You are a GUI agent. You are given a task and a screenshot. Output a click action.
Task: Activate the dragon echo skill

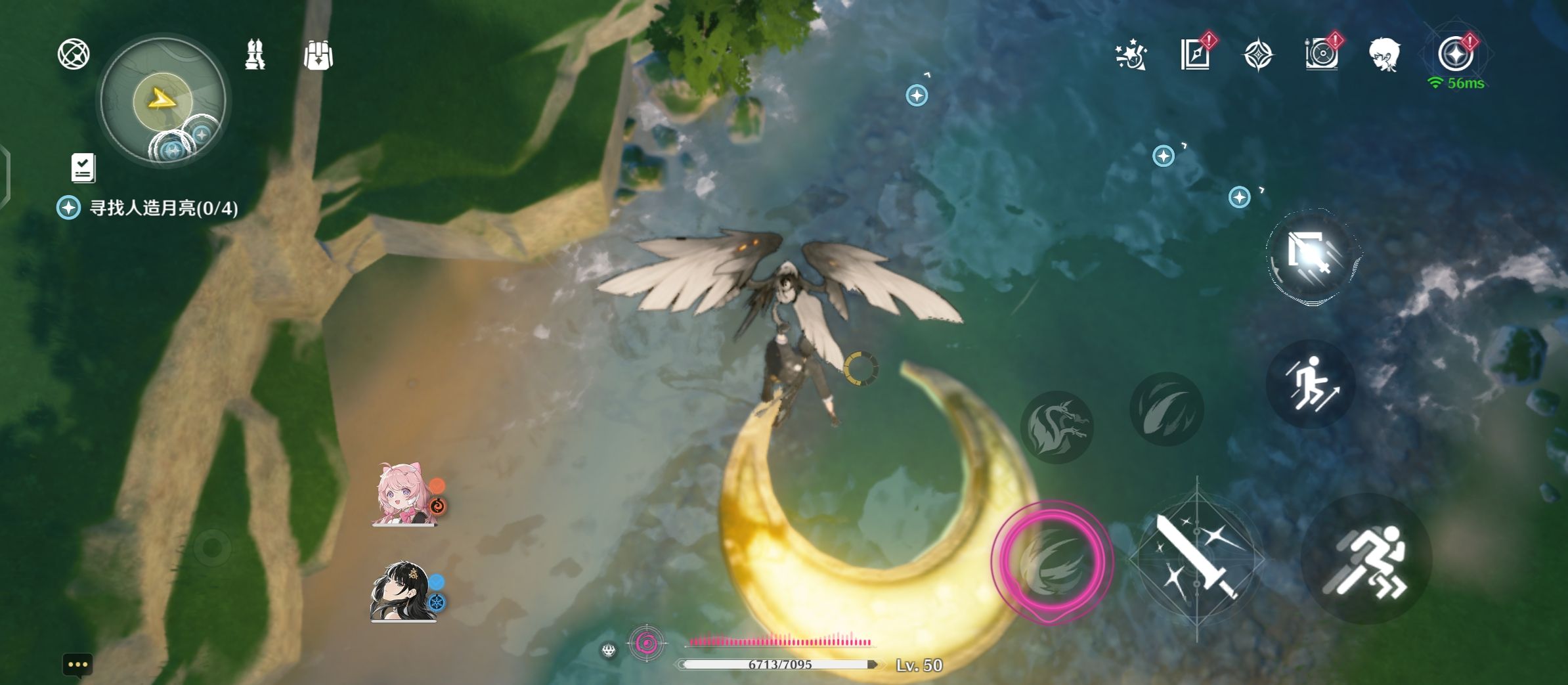[x=1056, y=427]
